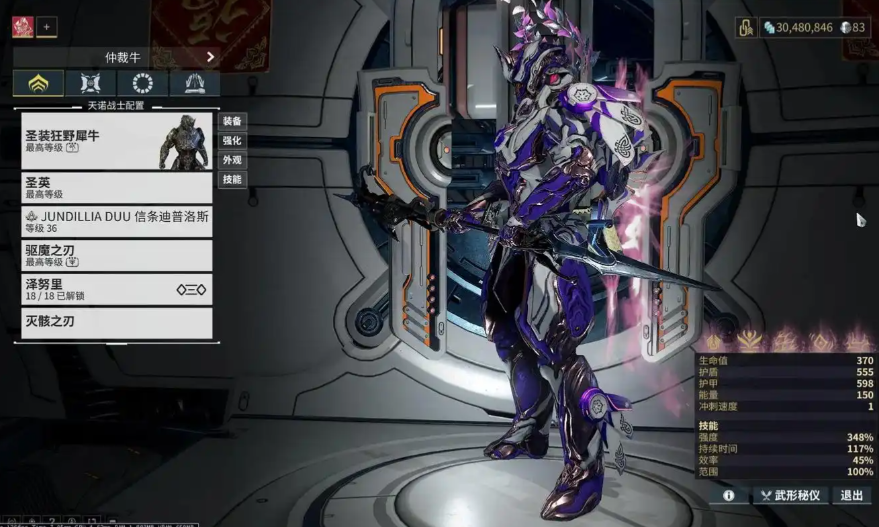Exit the arsenal with 退出

point(851,495)
